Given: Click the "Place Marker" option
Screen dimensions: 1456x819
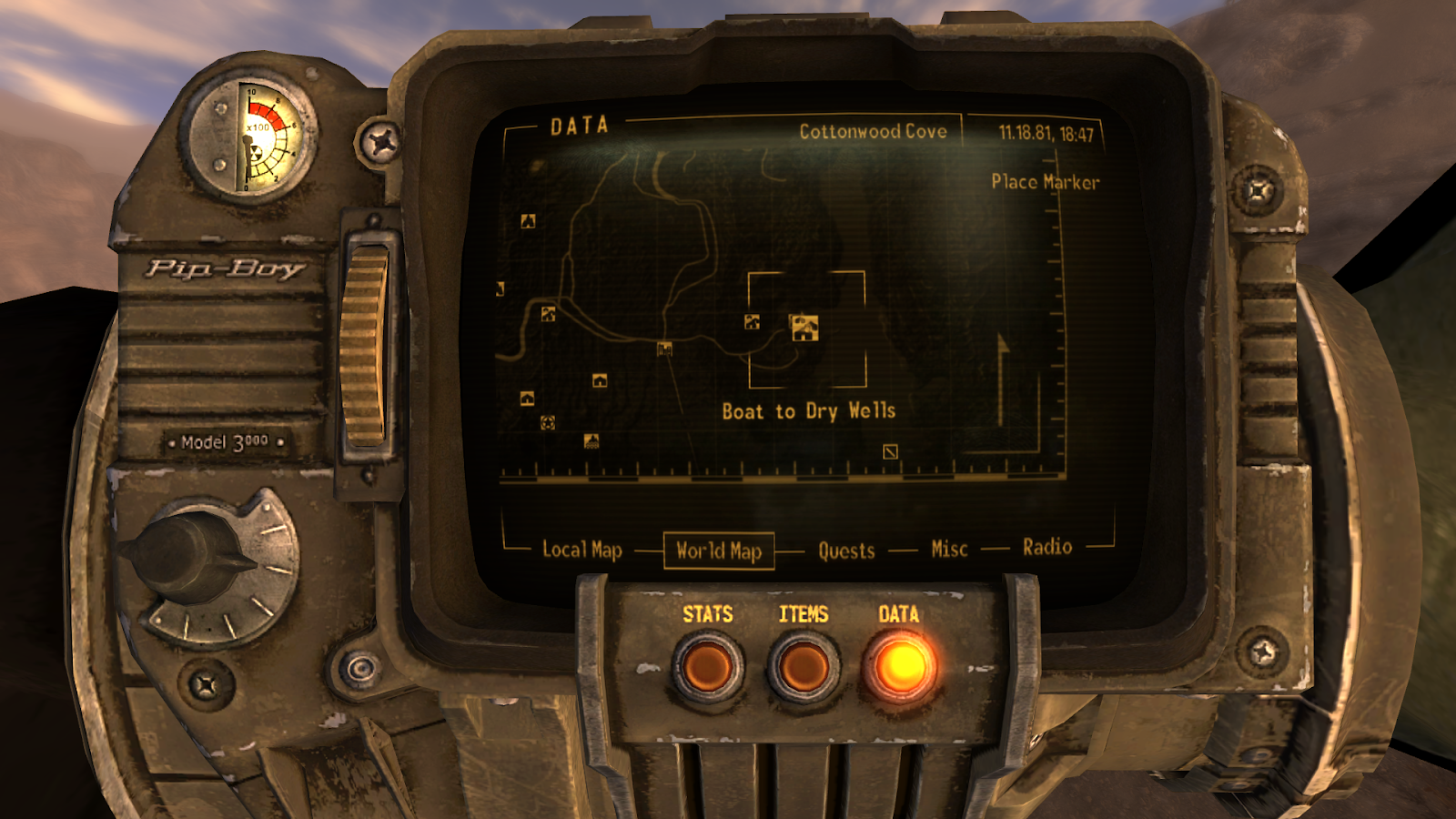Looking at the screenshot, I should pos(1045,182).
